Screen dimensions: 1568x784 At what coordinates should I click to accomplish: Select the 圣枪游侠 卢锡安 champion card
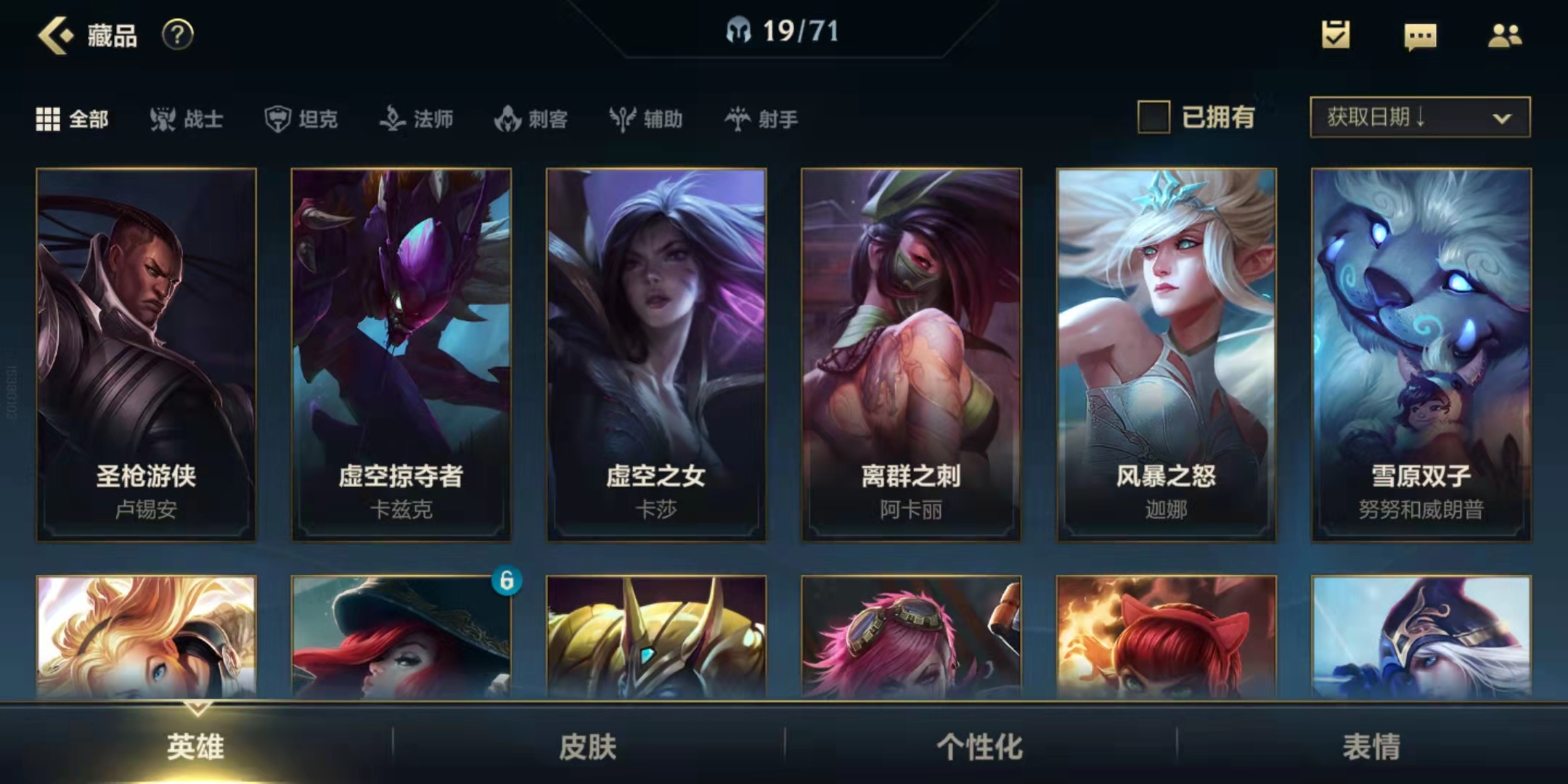(146, 354)
